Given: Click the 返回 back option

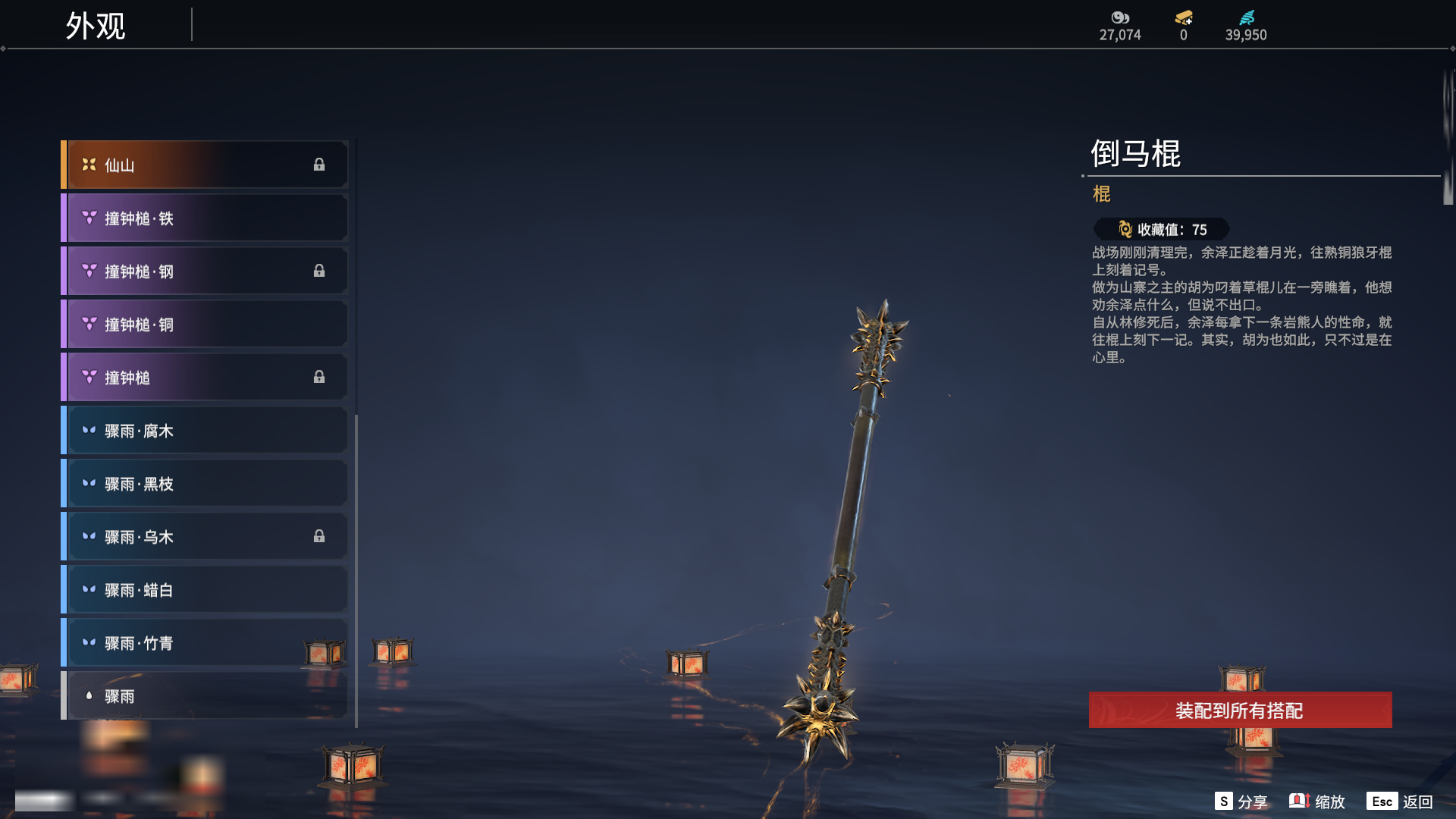Looking at the screenshot, I should 1400,802.
